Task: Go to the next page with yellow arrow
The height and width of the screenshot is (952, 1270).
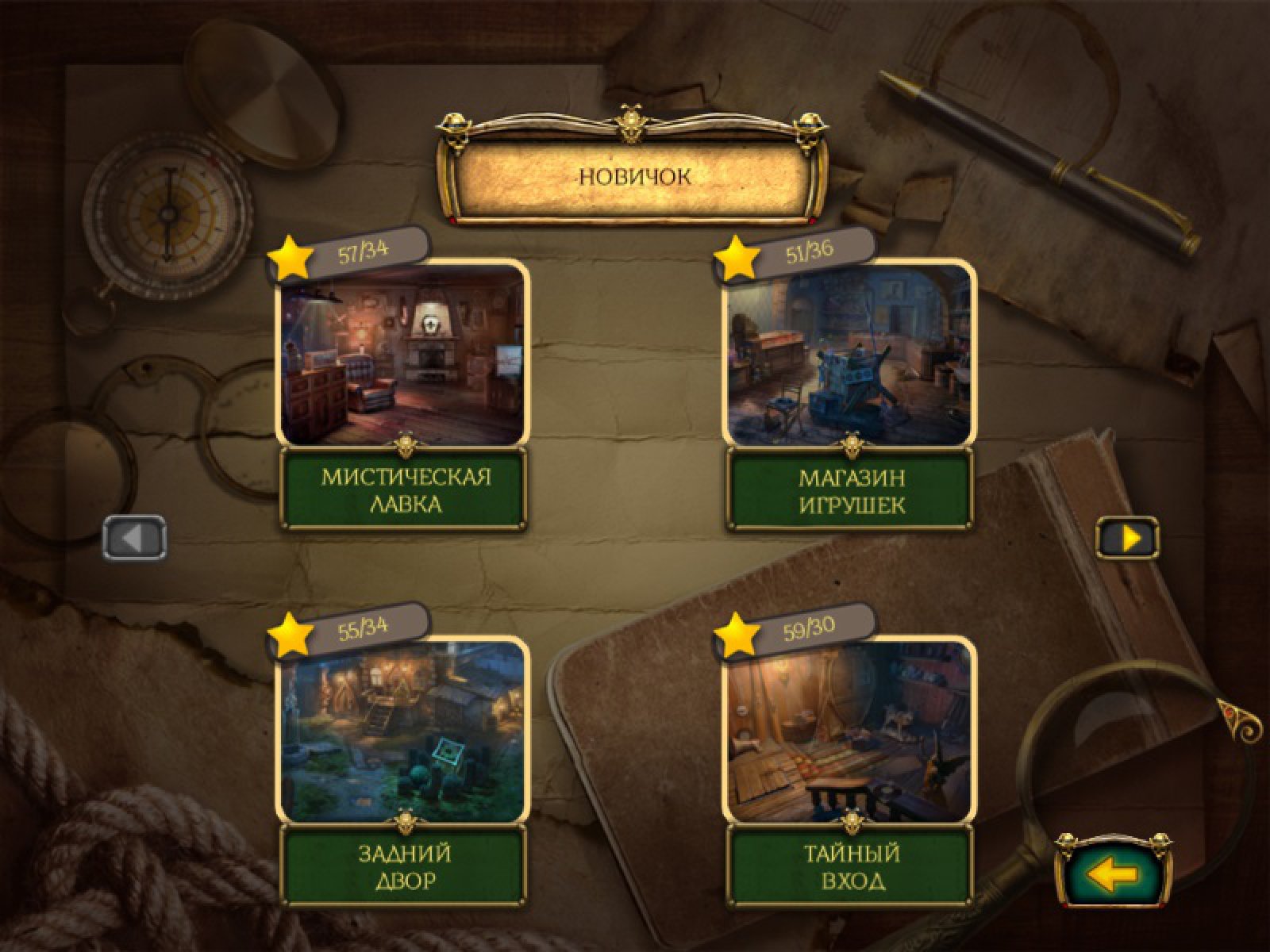Action: pos(1128,539)
